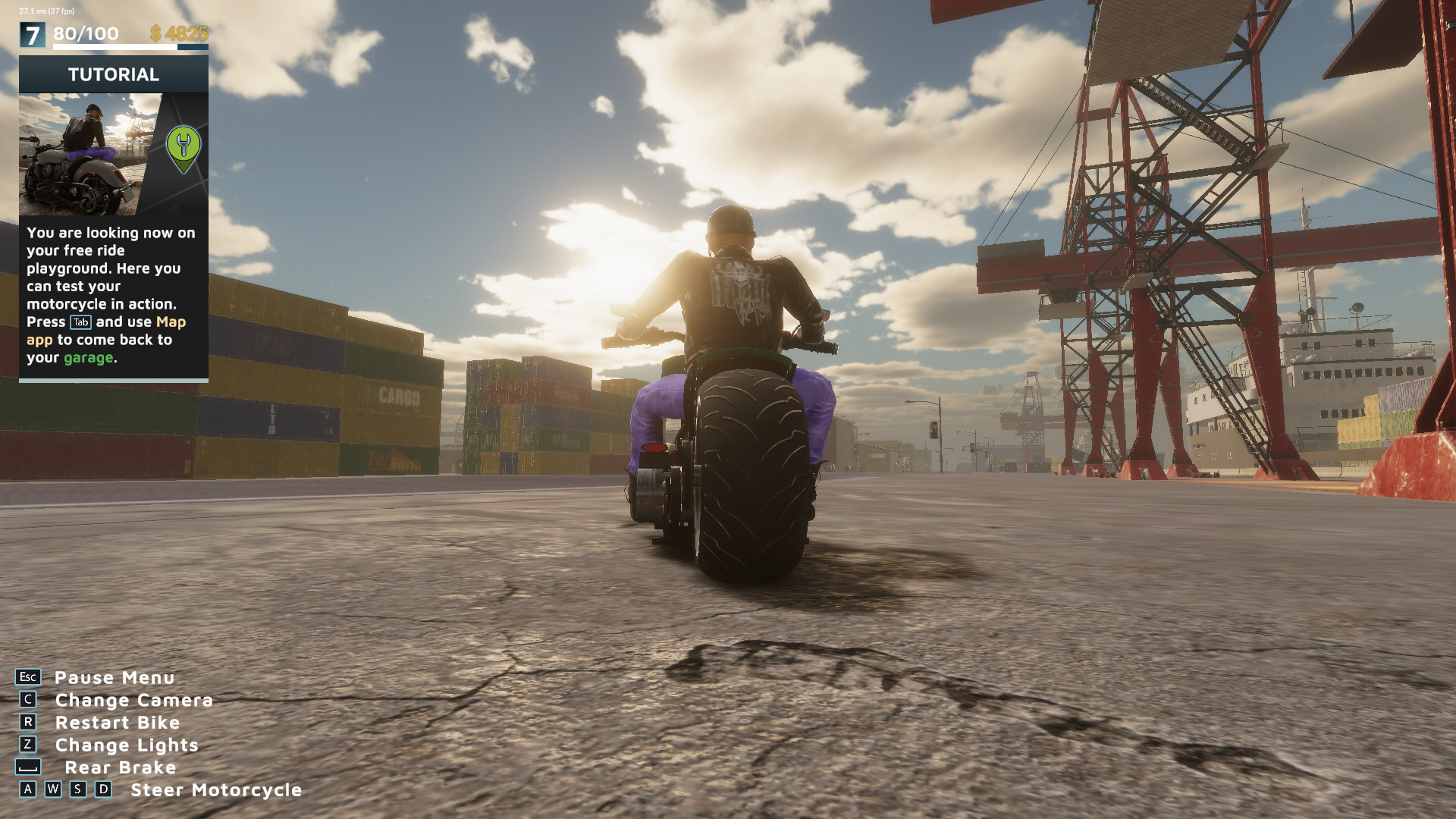The width and height of the screenshot is (1456, 819).
Task: Click the spacebar Rear Brake key icon
Action: (x=29, y=767)
